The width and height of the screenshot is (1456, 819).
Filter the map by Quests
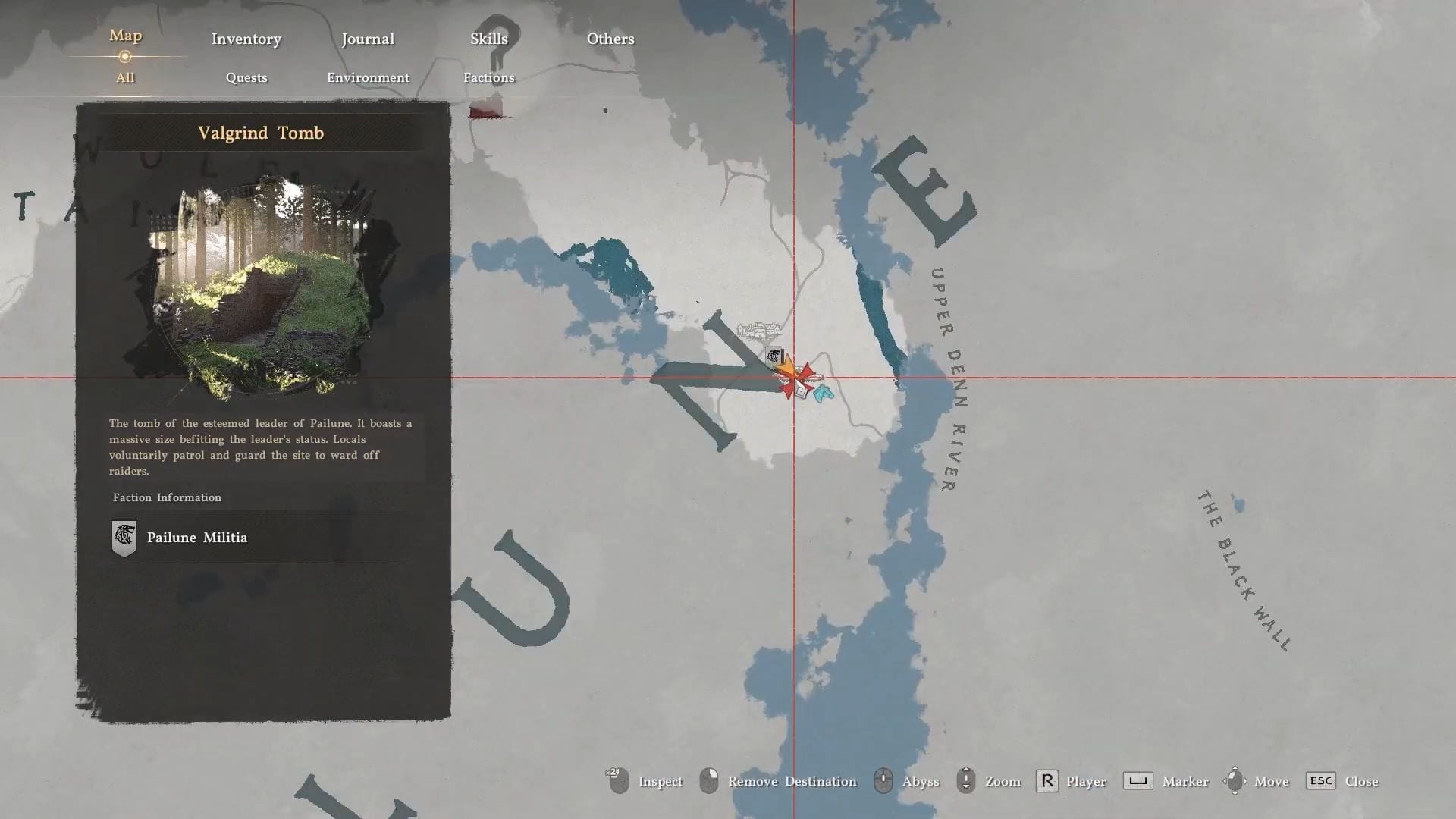coord(246,77)
